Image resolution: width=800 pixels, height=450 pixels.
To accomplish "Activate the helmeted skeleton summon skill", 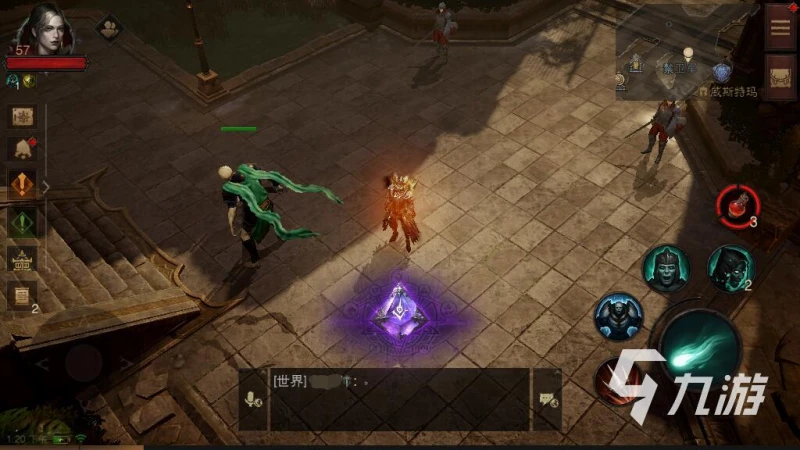I will 665,268.
